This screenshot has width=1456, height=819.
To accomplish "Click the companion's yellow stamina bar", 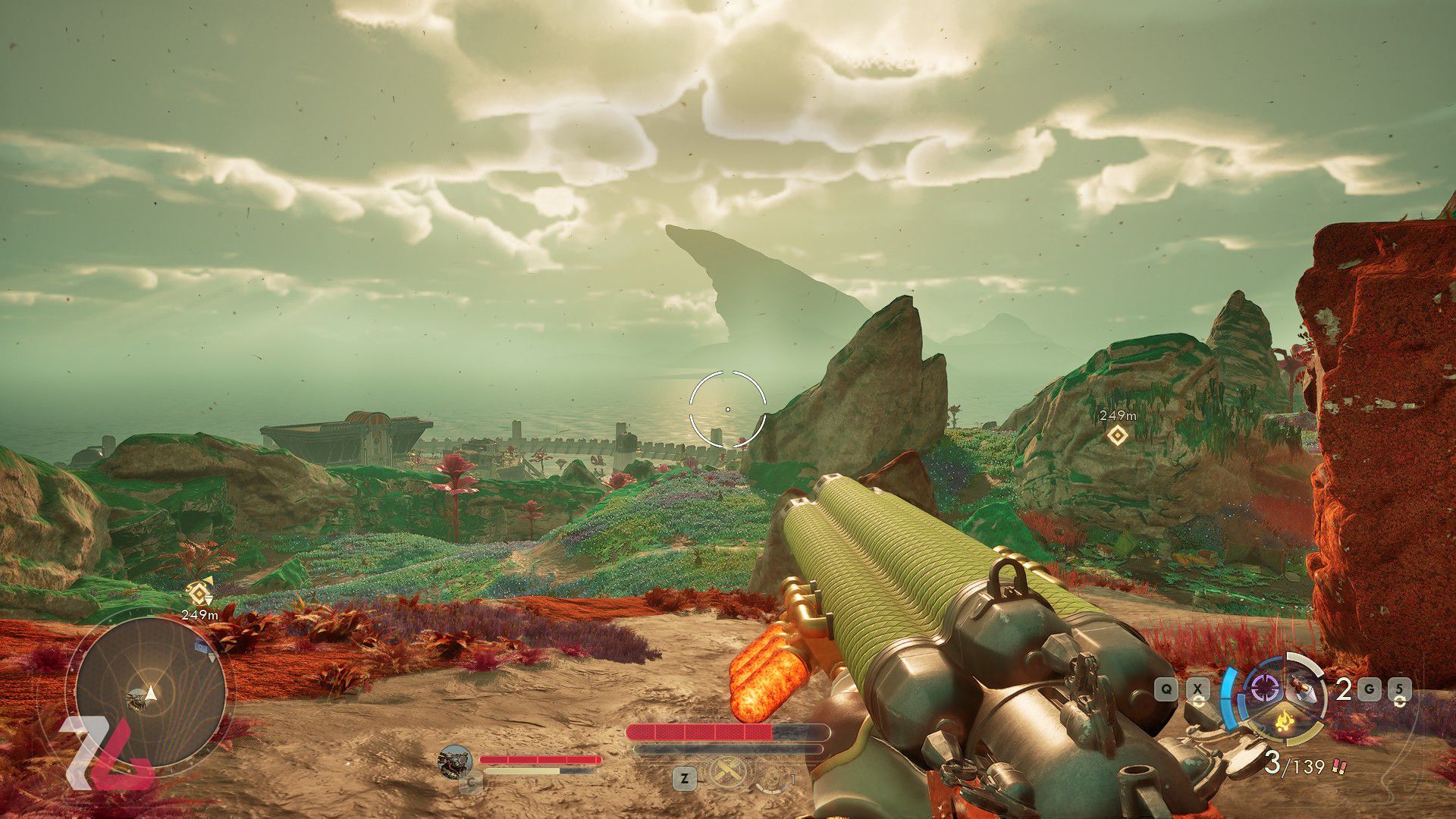I will (521, 770).
